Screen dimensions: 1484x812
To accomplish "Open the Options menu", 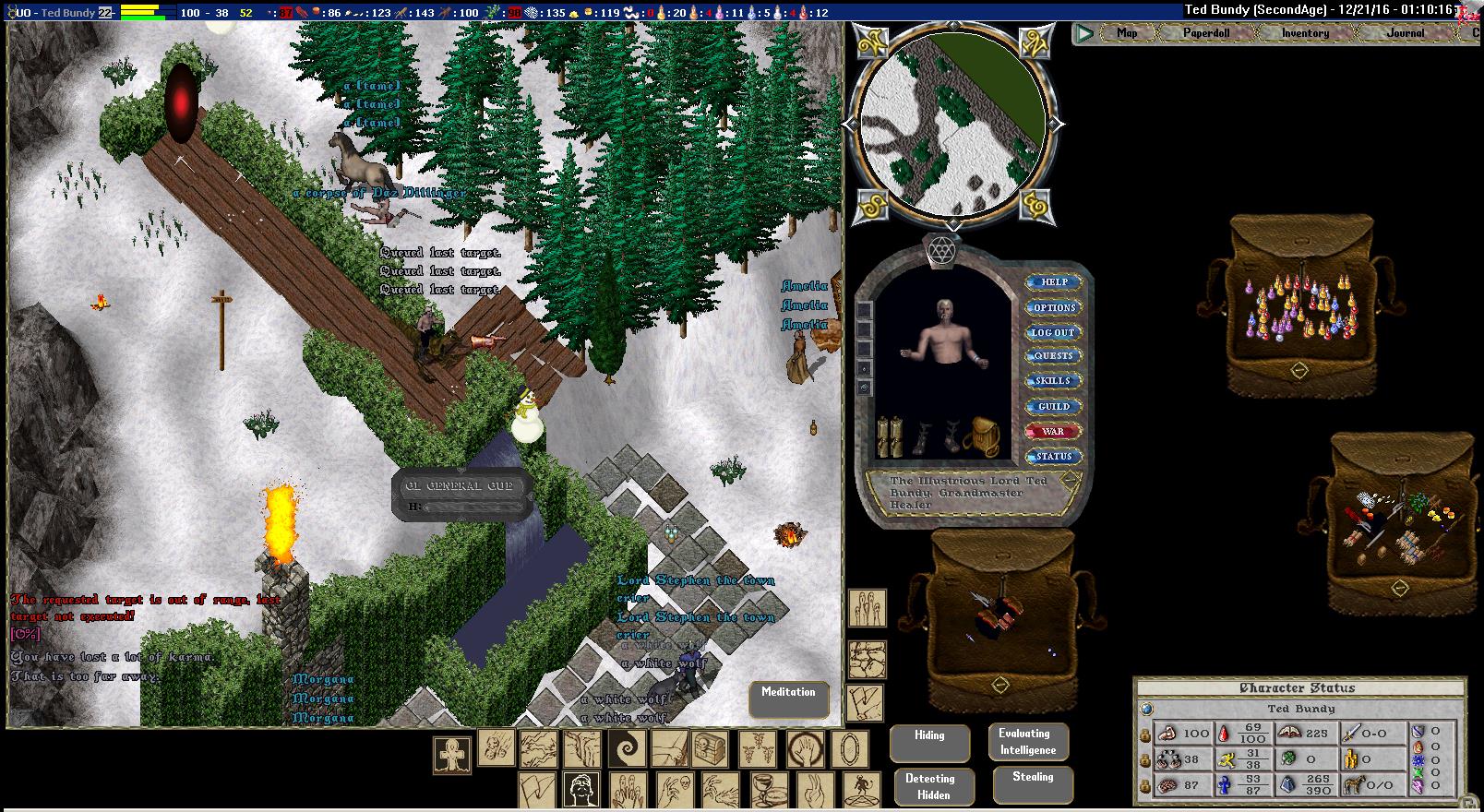I will [x=1054, y=307].
